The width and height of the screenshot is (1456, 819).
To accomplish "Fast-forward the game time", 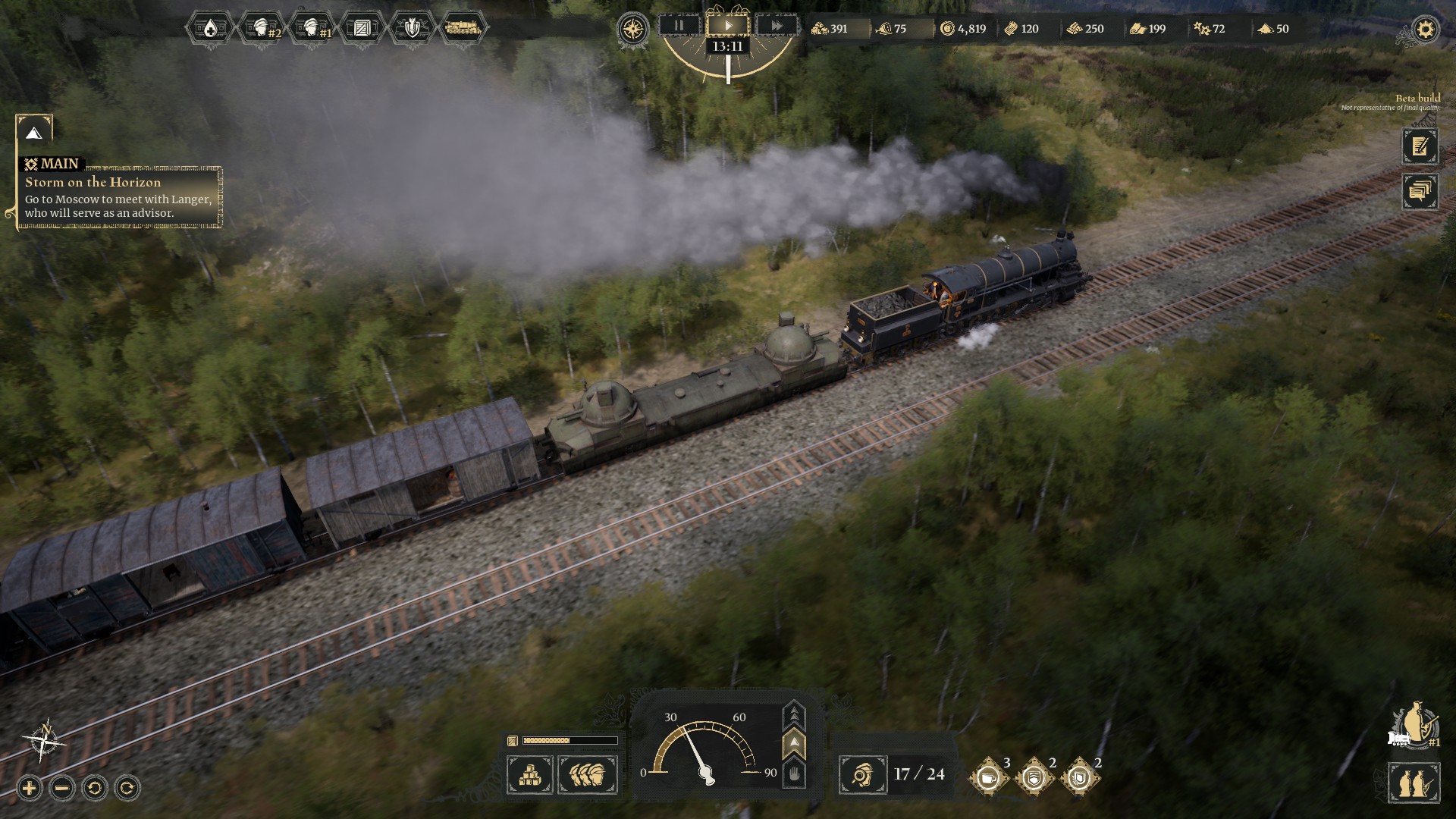I will tap(777, 26).
